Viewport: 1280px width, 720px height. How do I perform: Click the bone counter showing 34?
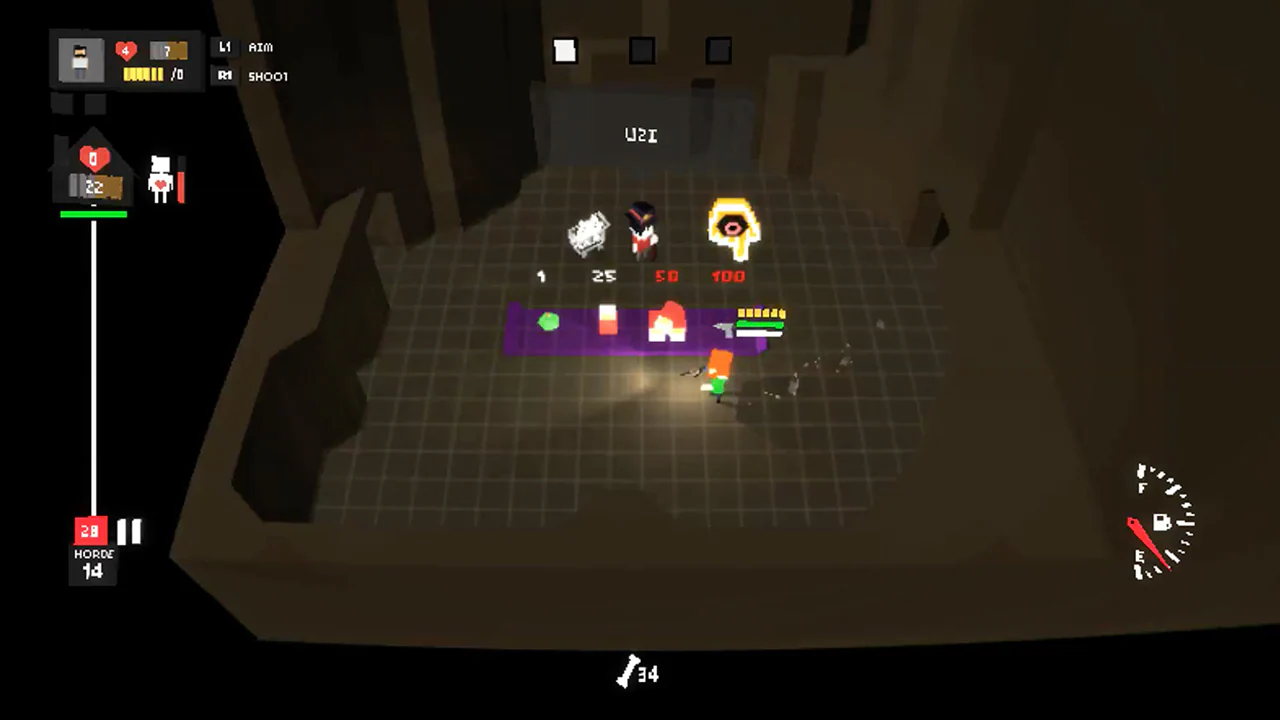pyautogui.click(x=640, y=674)
